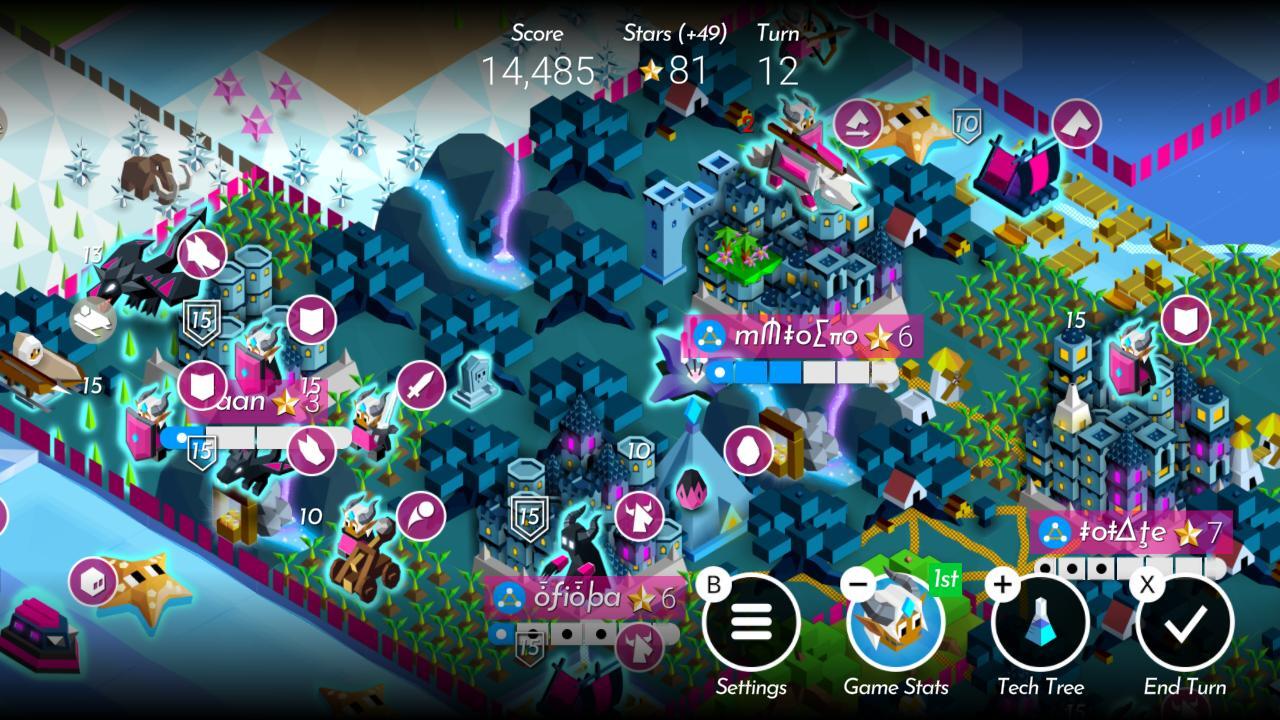Open the Tech Tree with the flask icon
1280x720 pixels.
click(x=1041, y=621)
